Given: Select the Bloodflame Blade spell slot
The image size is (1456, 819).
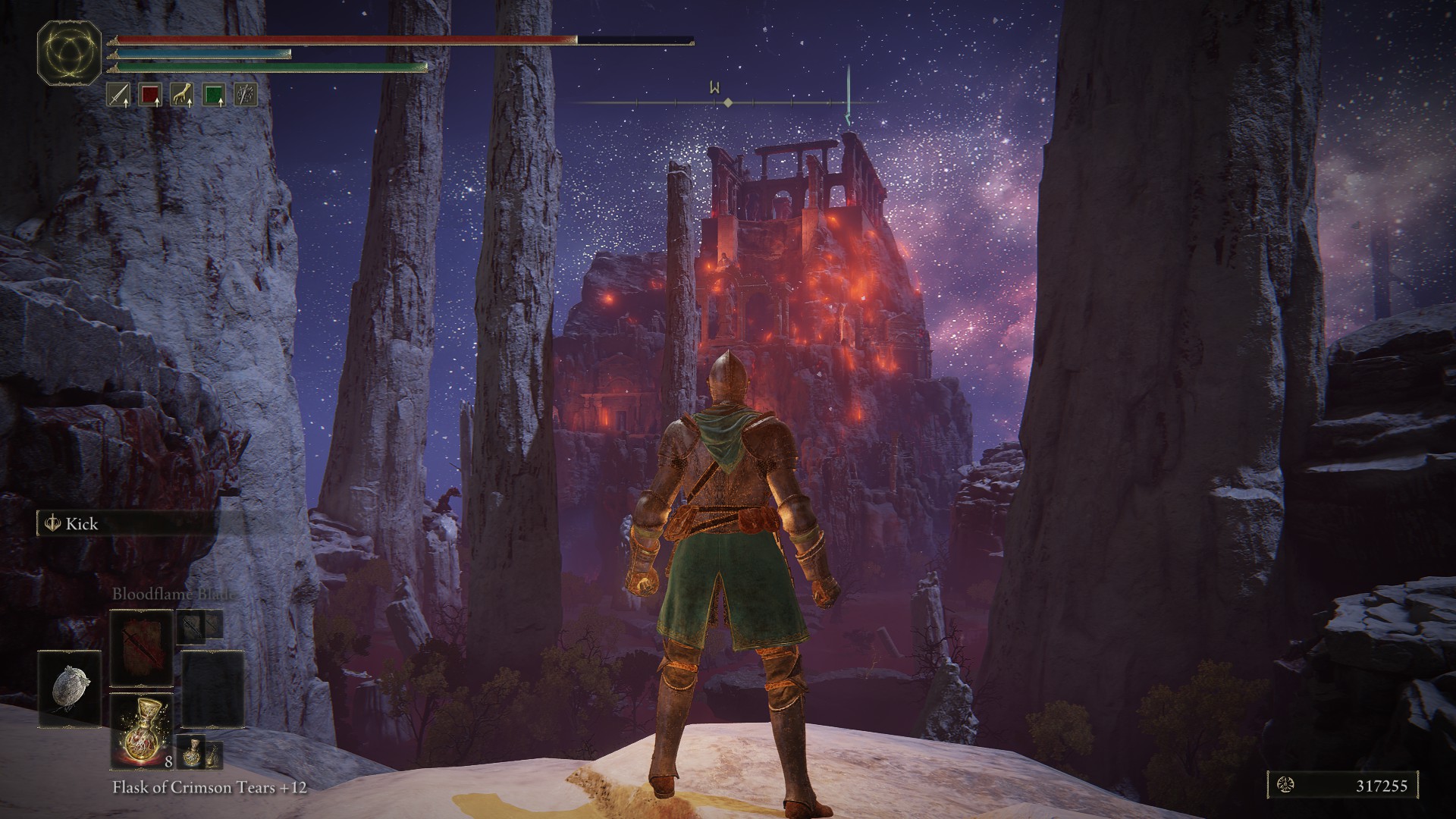Looking at the screenshot, I should tap(141, 648).
